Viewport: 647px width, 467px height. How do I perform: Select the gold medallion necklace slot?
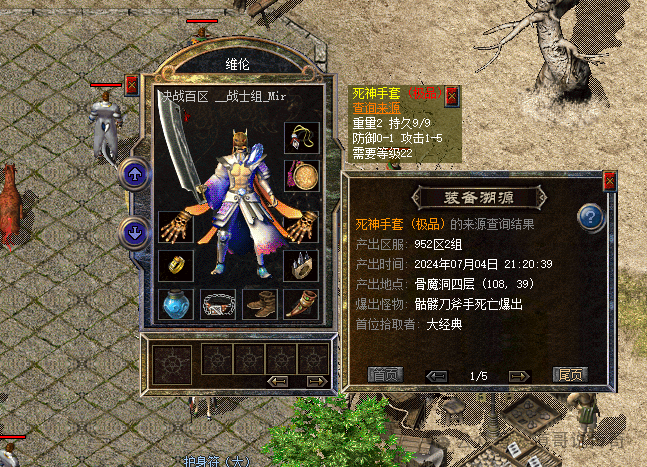[301, 175]
